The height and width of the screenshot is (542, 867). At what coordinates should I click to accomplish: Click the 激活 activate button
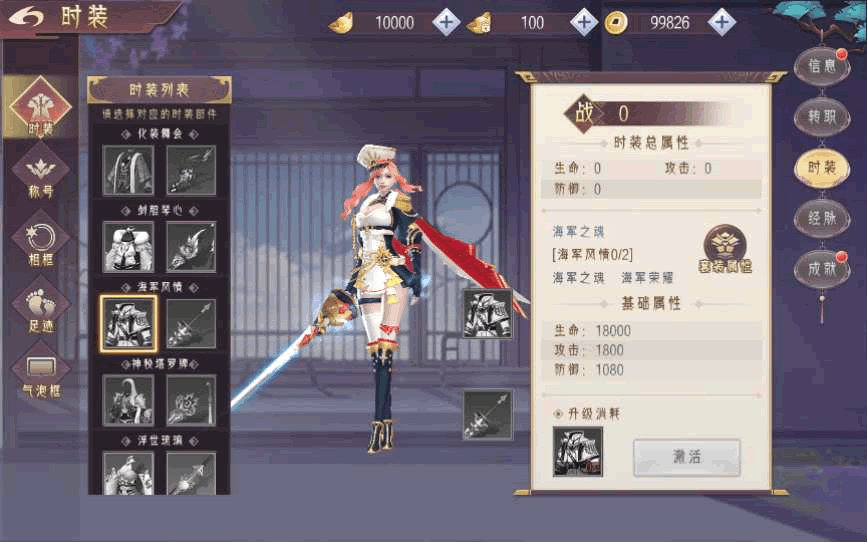(686, 457)
